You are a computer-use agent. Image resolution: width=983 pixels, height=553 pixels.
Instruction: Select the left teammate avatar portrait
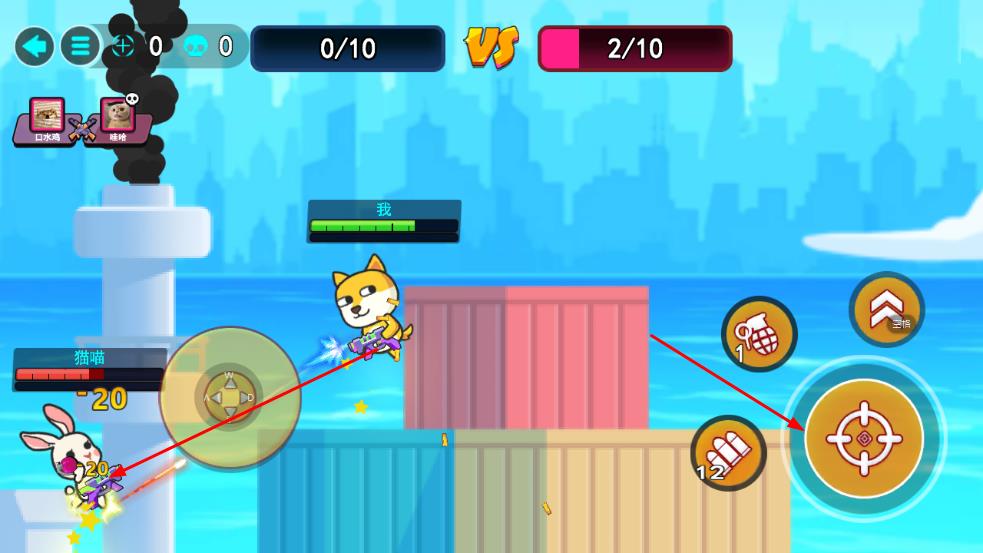[x=47, y=115]
